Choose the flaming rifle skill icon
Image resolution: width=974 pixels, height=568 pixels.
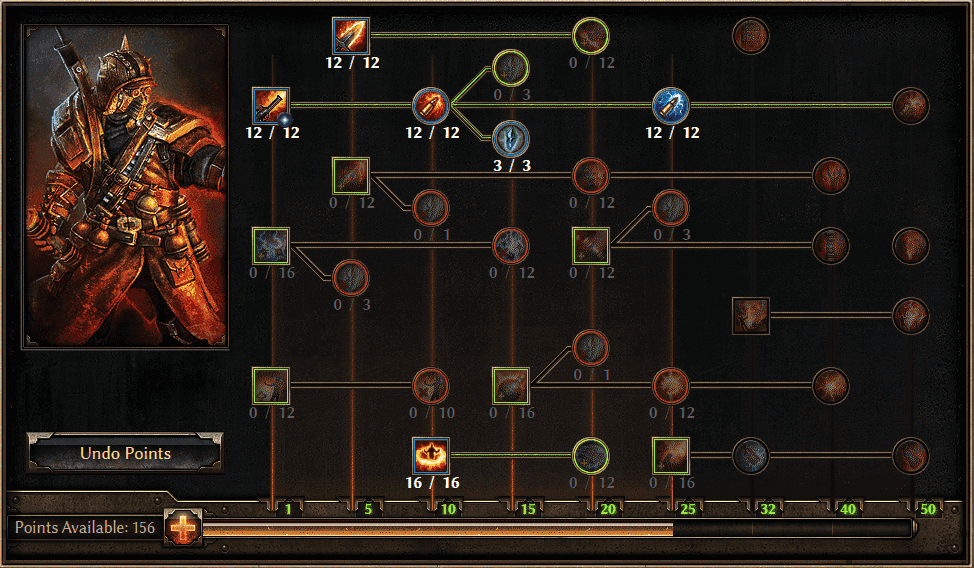point(271,104)
